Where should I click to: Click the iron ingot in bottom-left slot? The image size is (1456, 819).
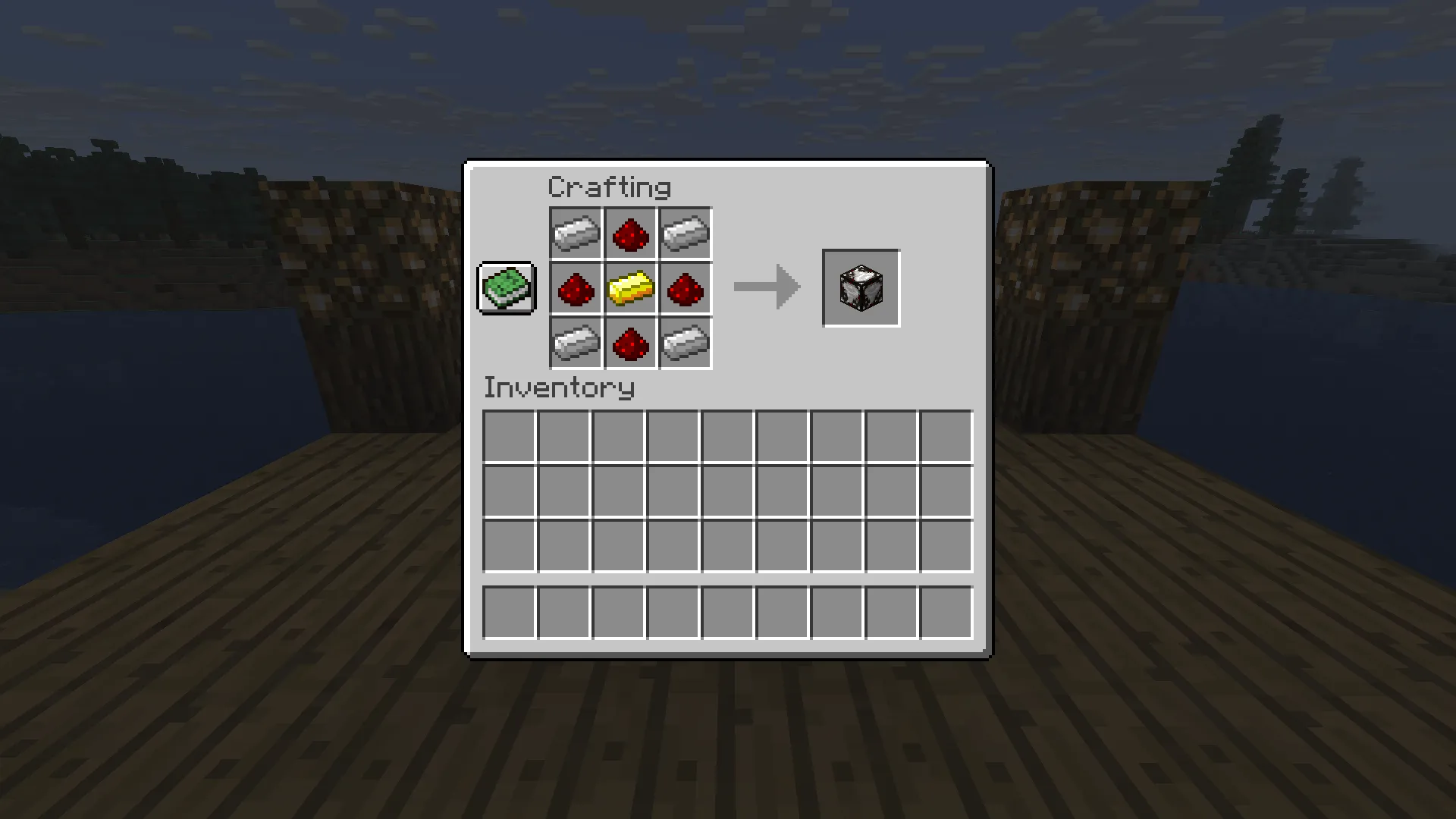tap(576, 344)
